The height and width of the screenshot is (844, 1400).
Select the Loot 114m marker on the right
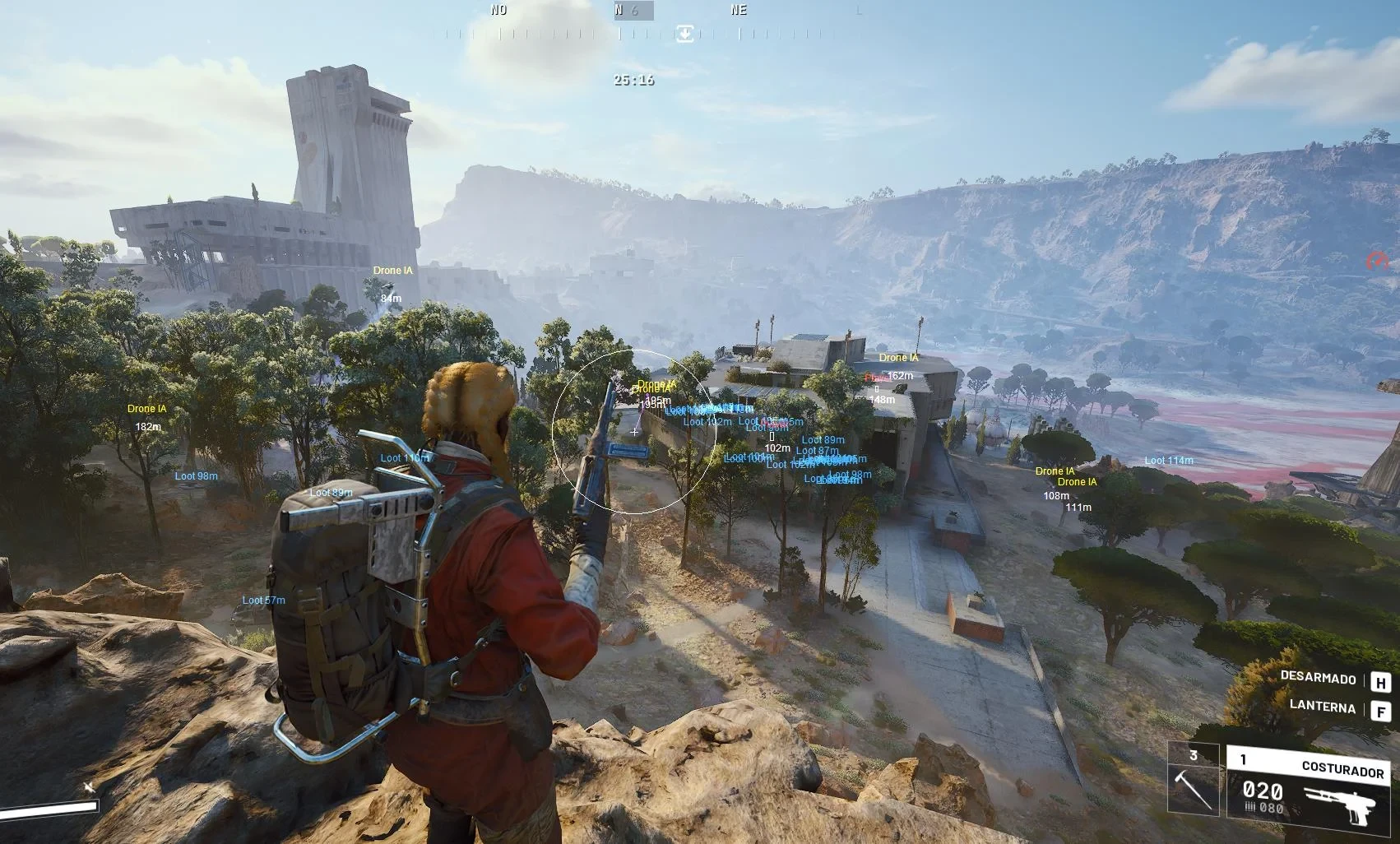pyautogui.click(x=1168, y=461)
